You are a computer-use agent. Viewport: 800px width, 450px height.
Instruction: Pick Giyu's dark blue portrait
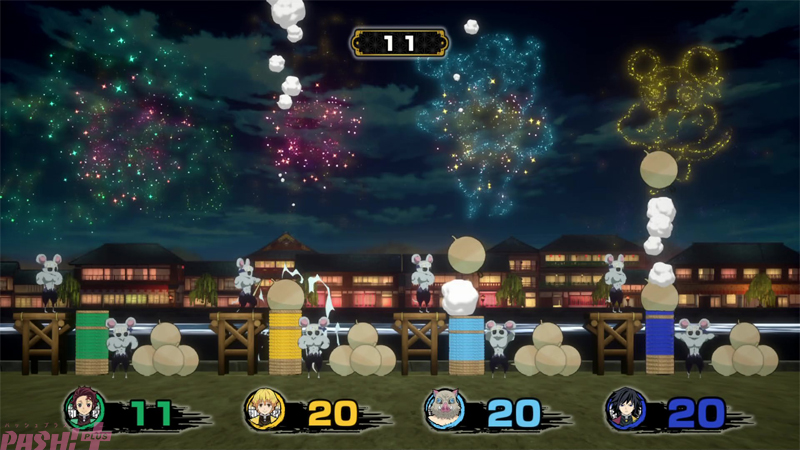click(626, 409)
